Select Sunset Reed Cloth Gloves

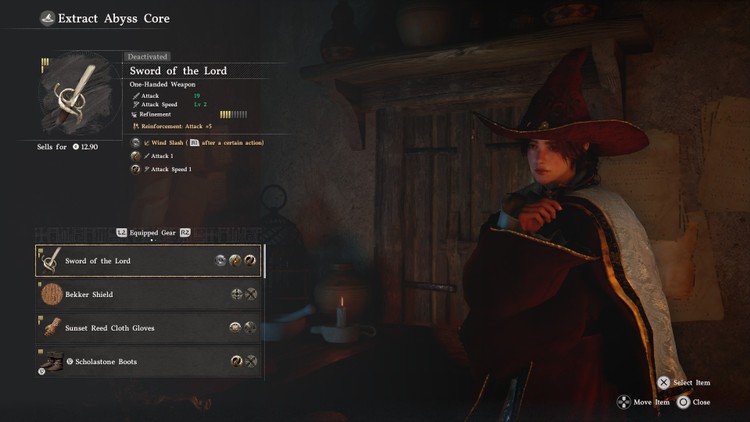pyautogui.click(x=148, y=328)
